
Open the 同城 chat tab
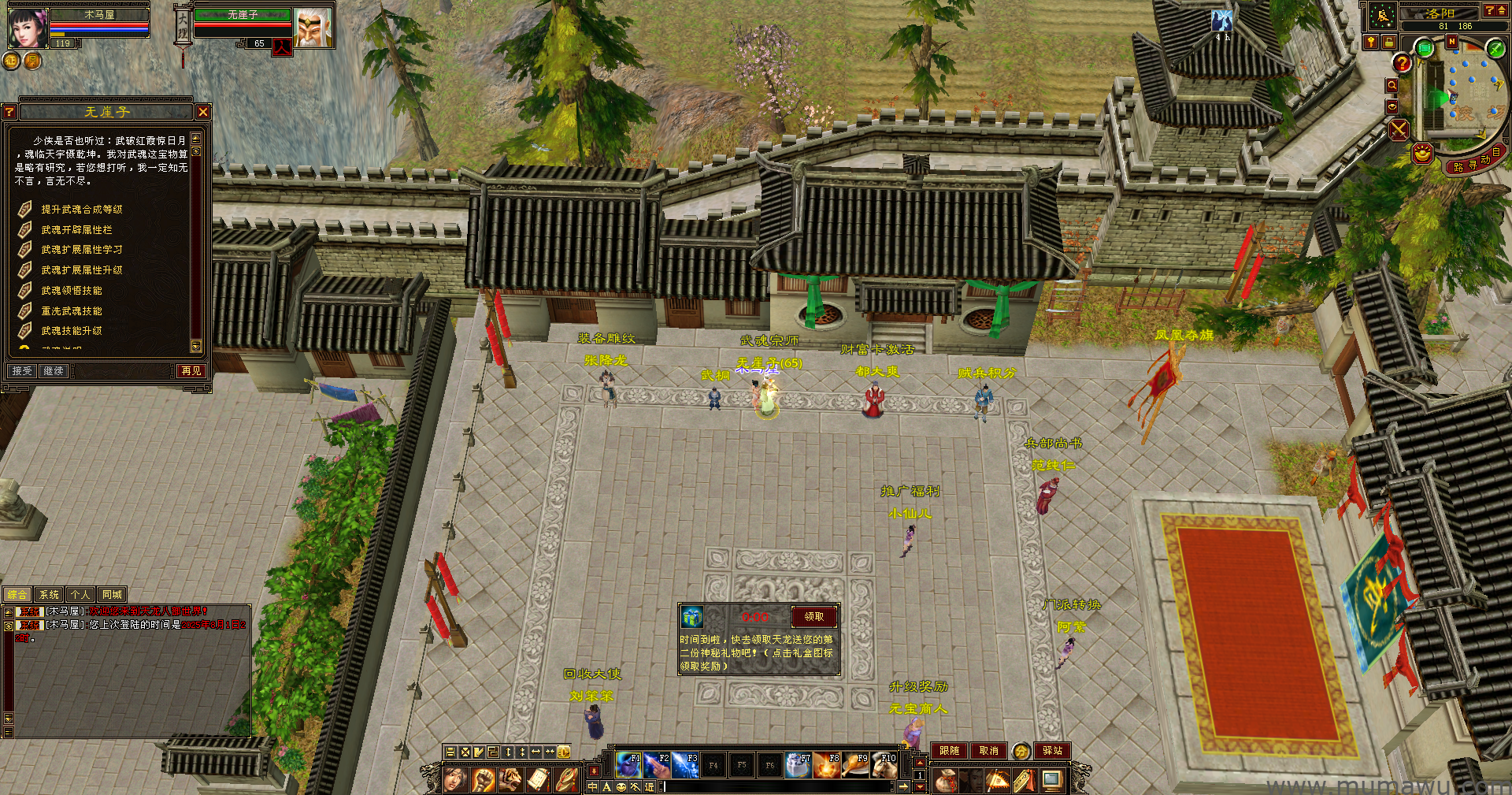[112, 595]
